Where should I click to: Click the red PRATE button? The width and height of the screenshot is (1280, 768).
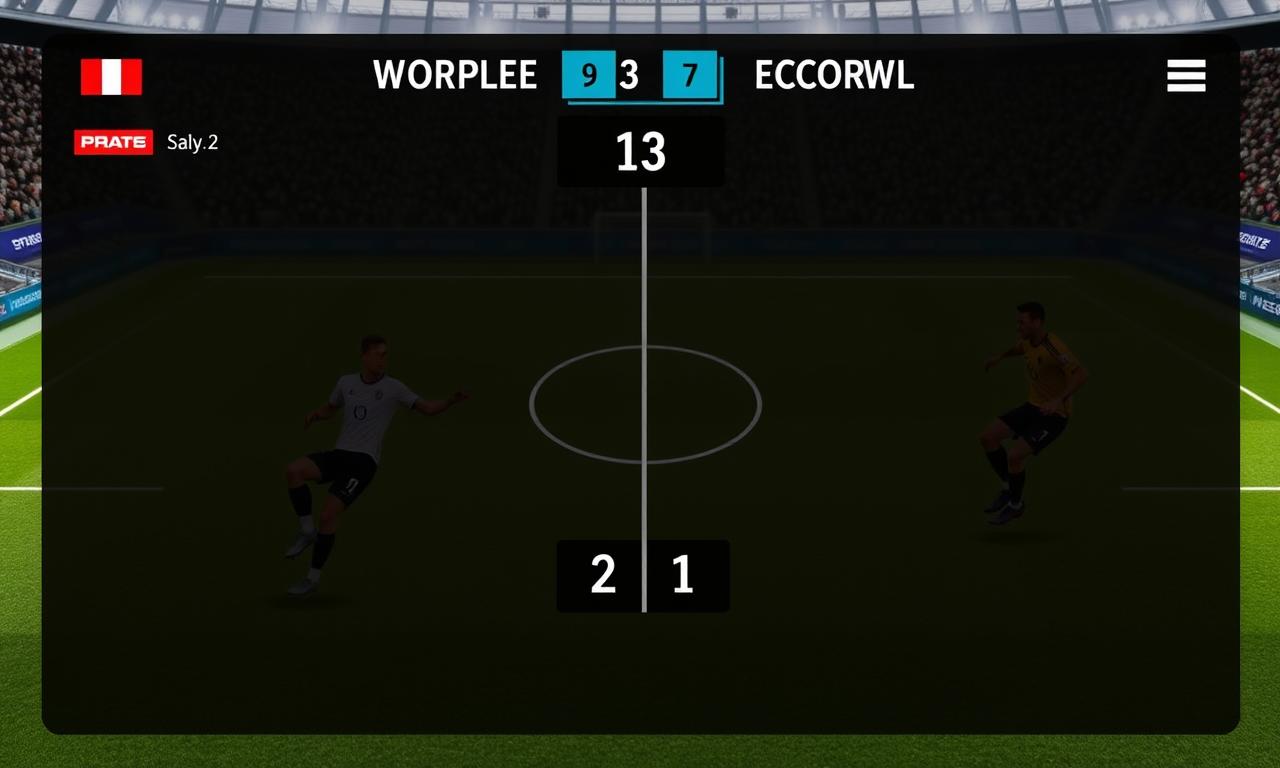coord(113,142)
